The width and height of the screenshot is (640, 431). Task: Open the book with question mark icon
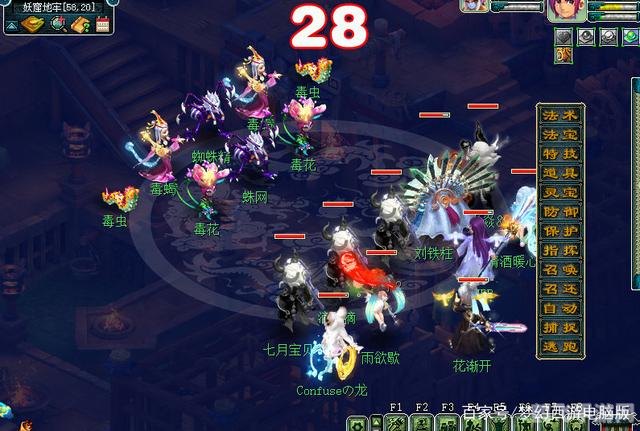81,24
